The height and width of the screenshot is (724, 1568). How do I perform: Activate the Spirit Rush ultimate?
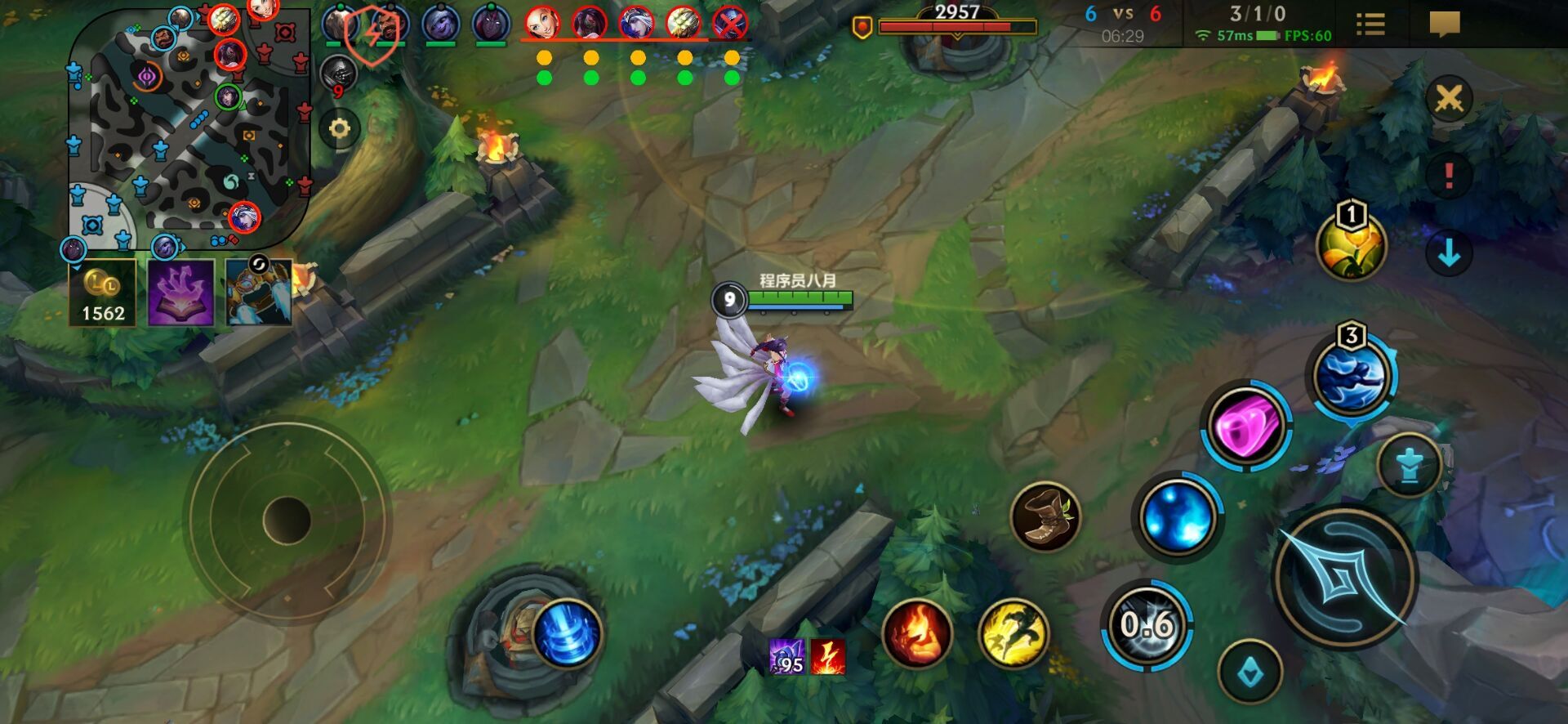click(x=1352, y=377)
